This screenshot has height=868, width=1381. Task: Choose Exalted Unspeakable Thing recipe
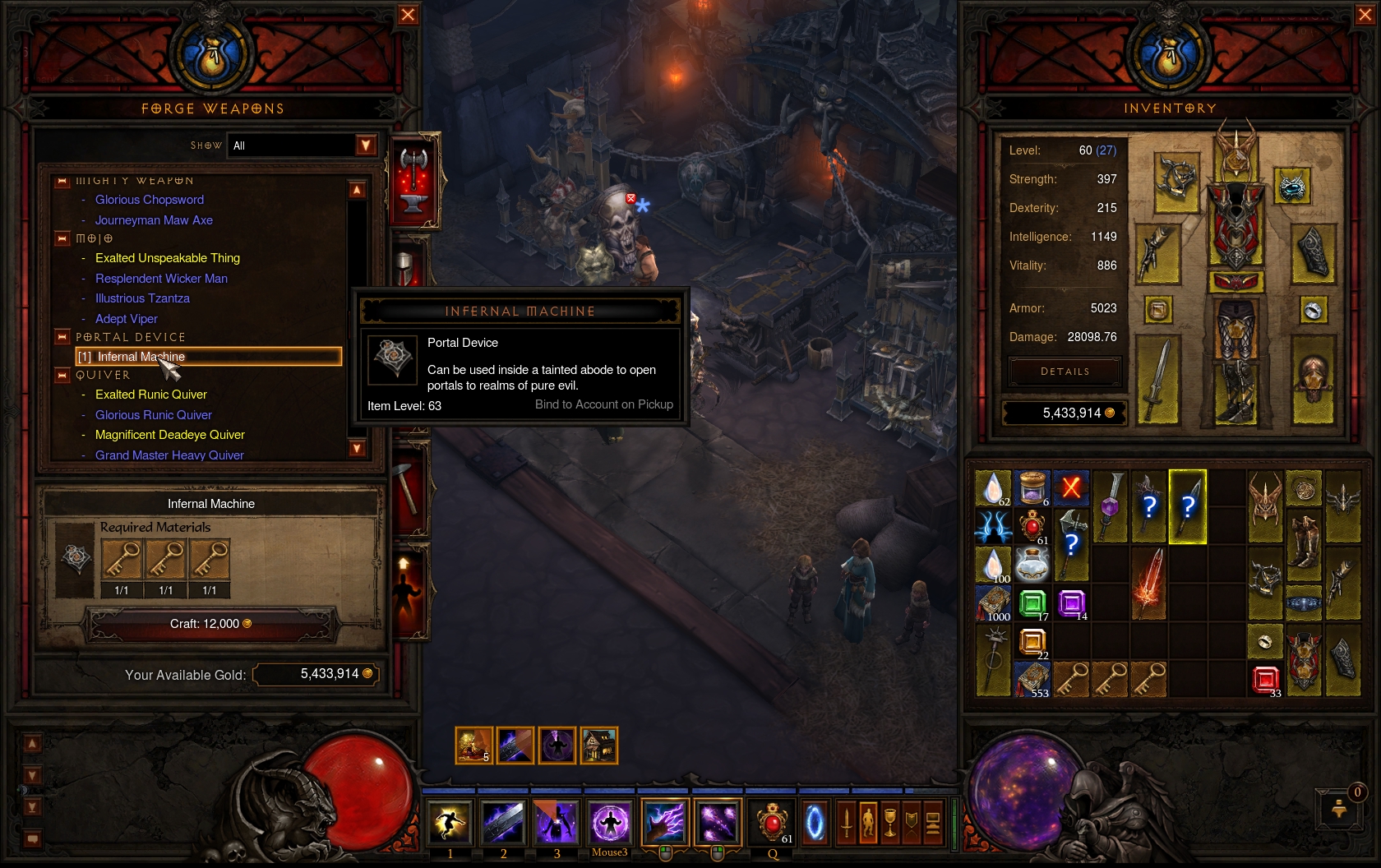pos(168,258)
